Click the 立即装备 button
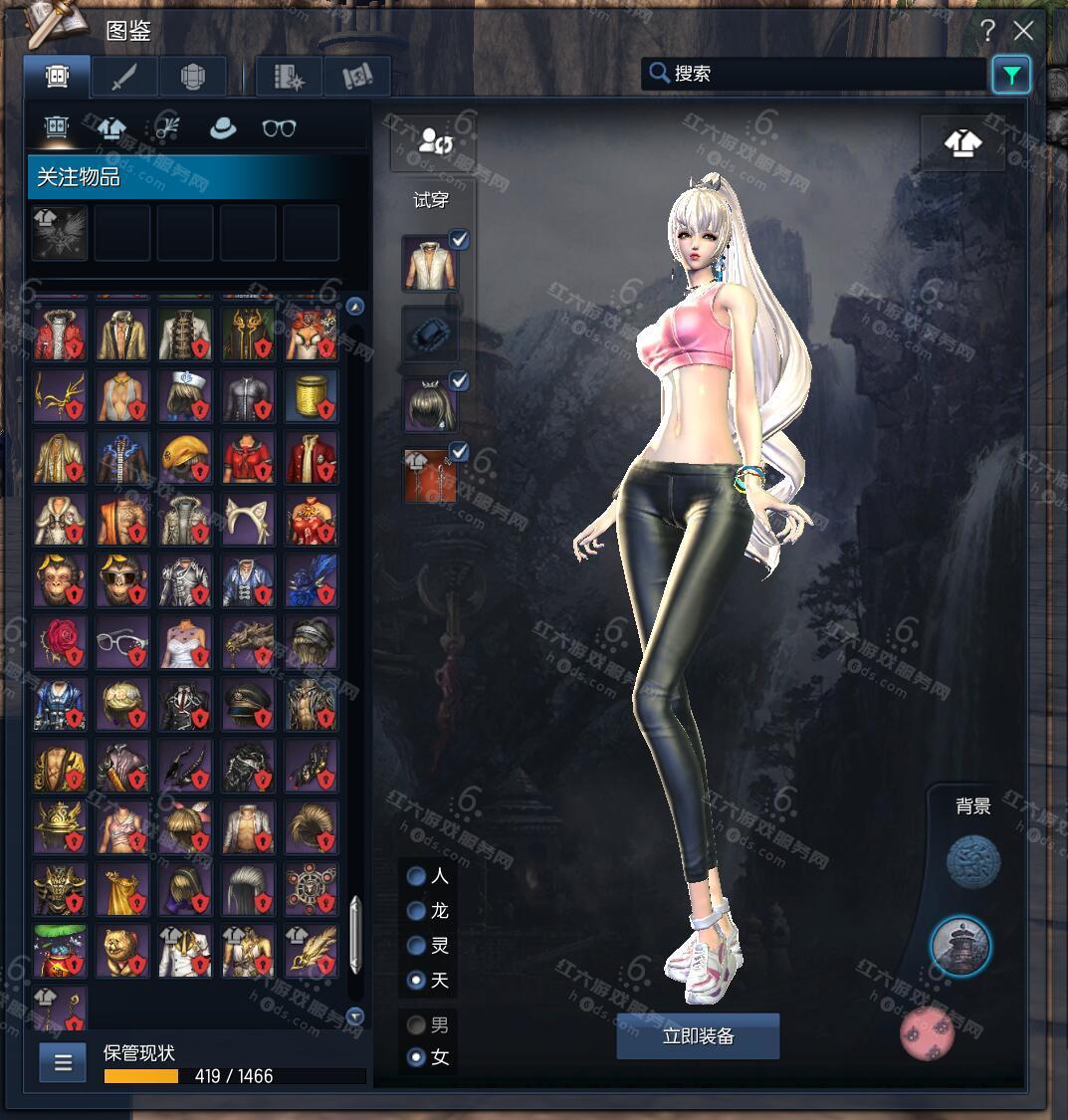The width and height of the screenshot is (1068, 1120). click(698, 1036)
